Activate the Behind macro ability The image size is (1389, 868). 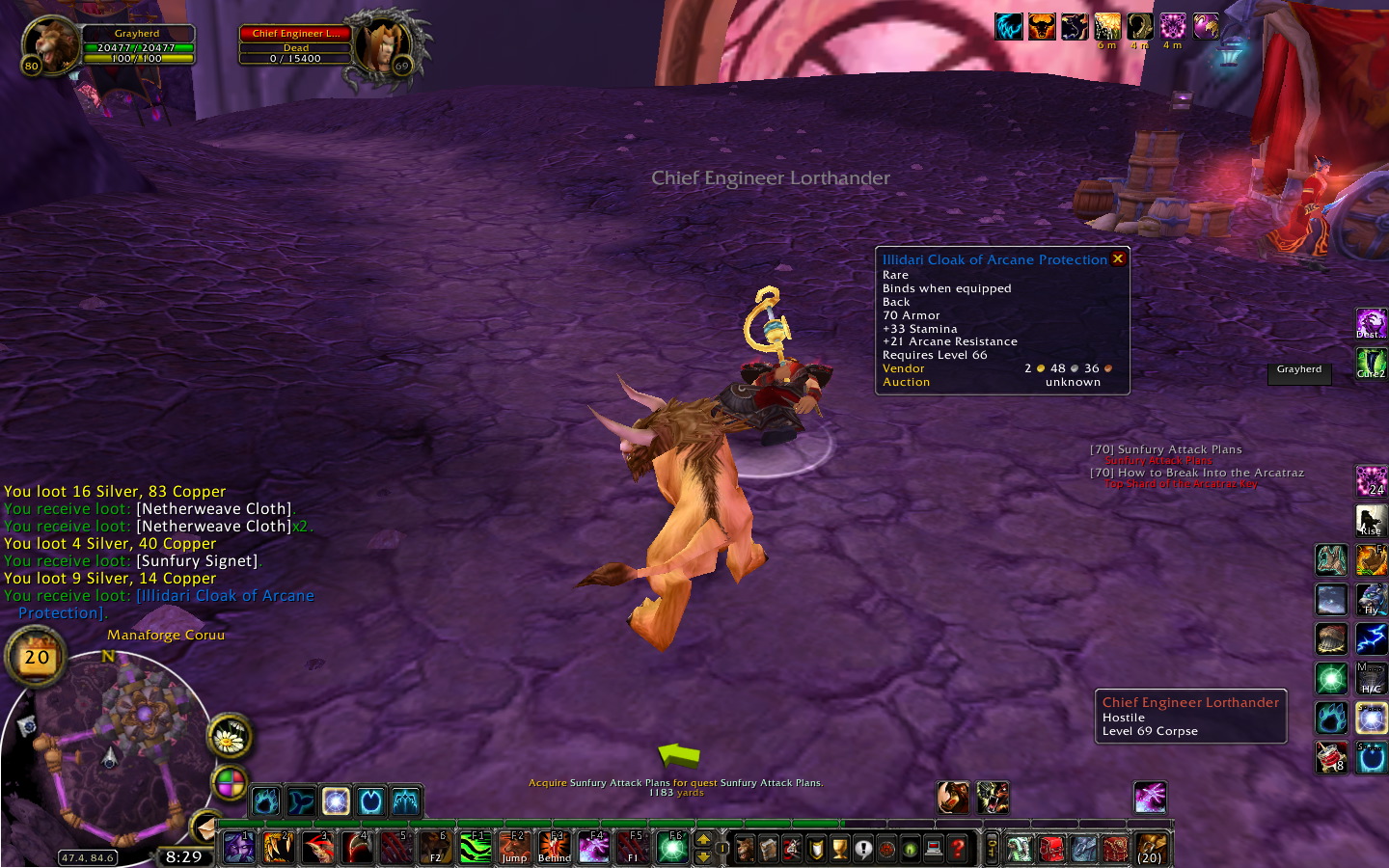pyautogui.click(x=554, y=848)
